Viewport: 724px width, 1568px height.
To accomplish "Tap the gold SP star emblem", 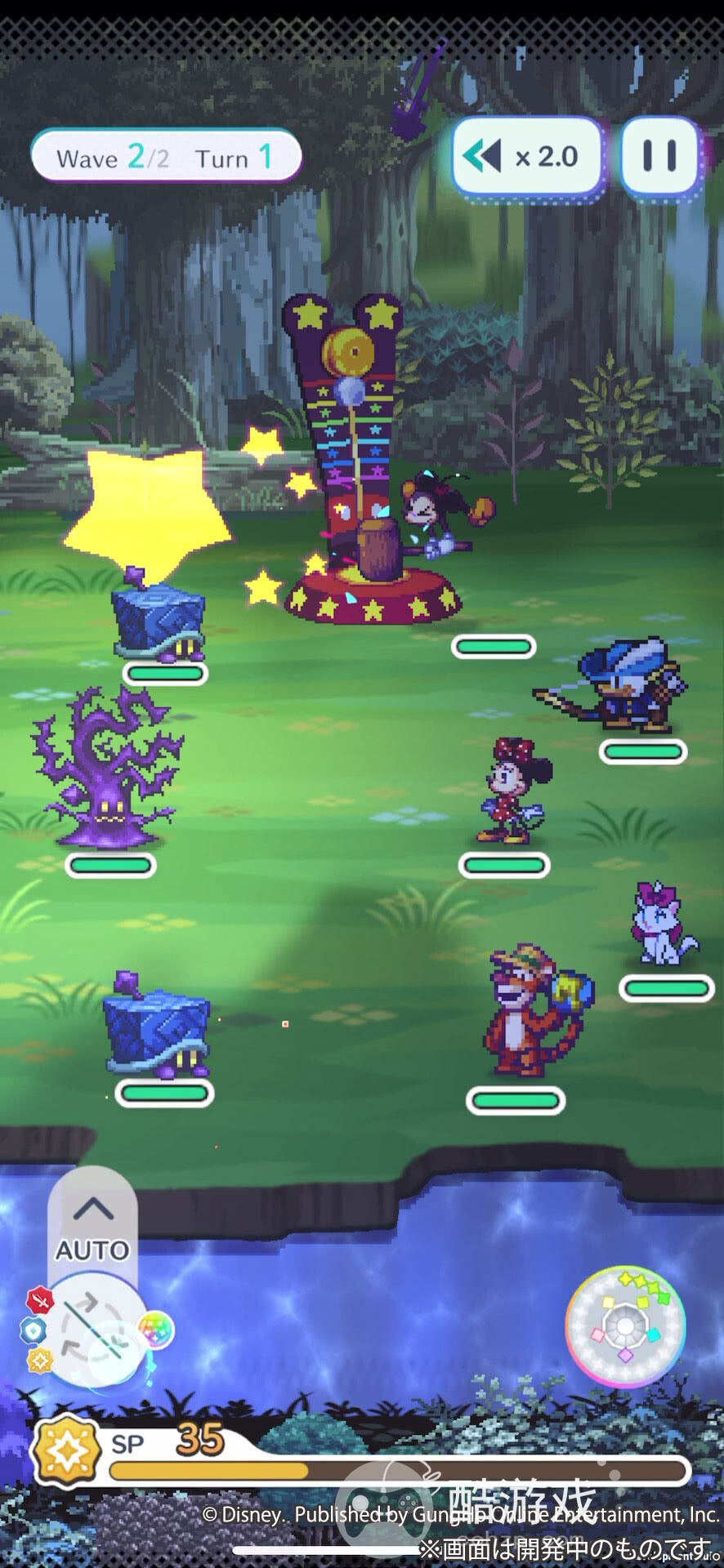I will (65, 1451).
